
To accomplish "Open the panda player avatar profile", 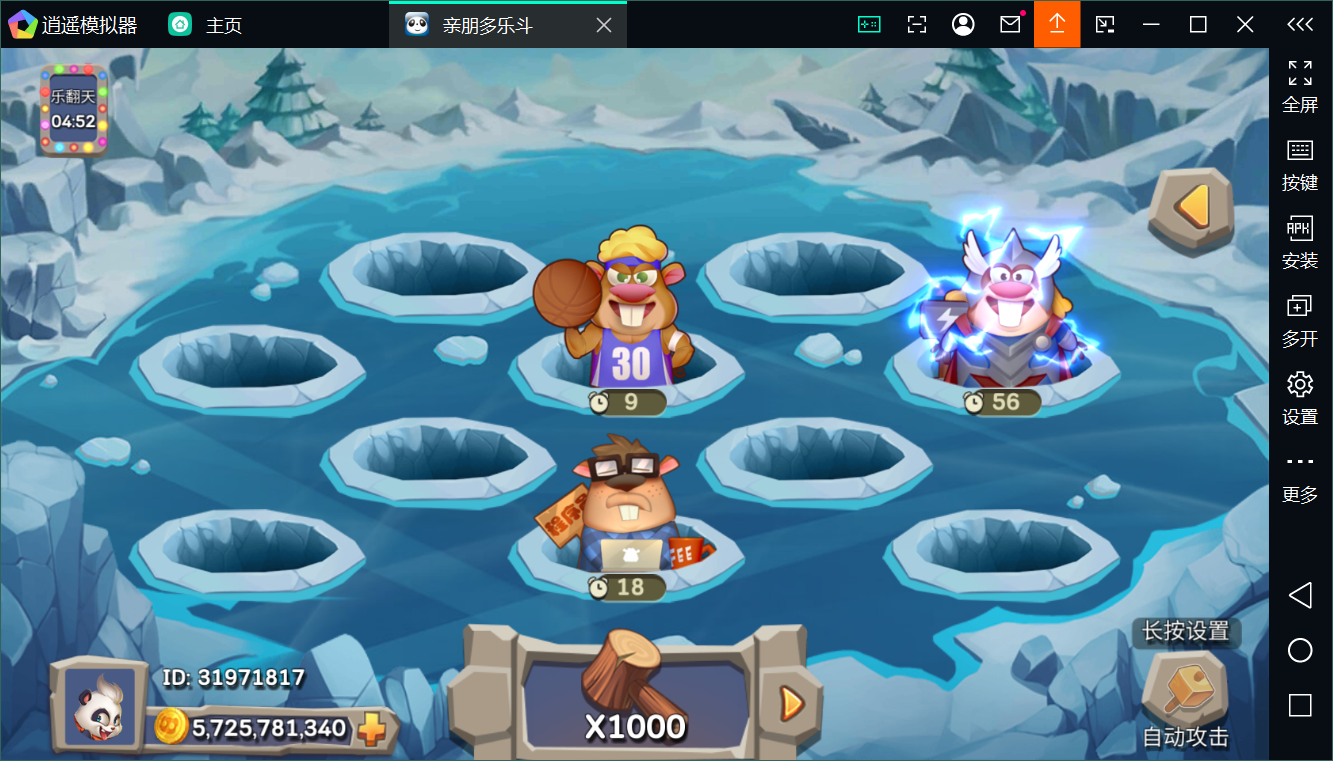I will [99, 706].
